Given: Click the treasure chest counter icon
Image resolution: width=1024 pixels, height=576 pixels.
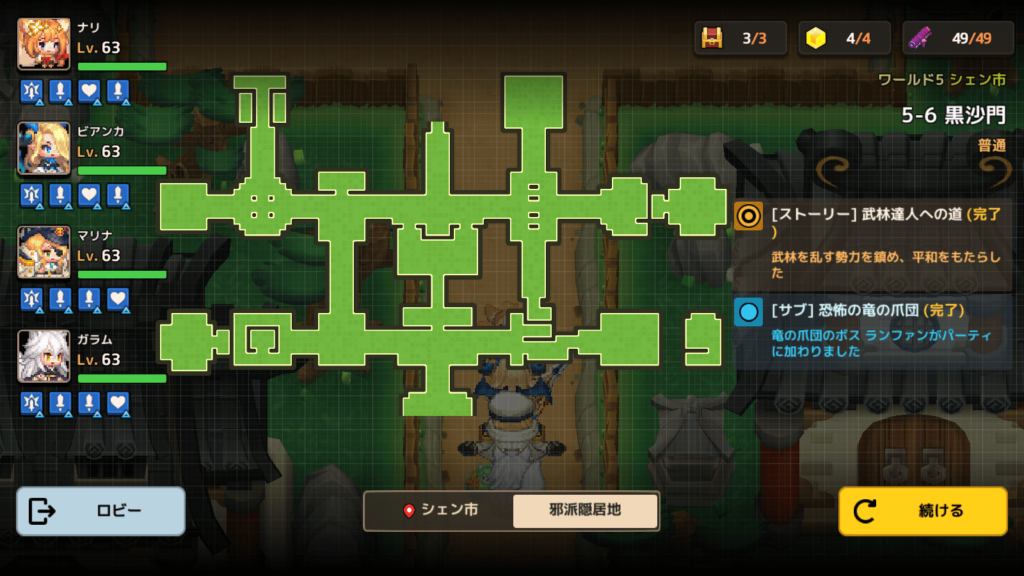Looking at the screenshot, I should 712,38.
